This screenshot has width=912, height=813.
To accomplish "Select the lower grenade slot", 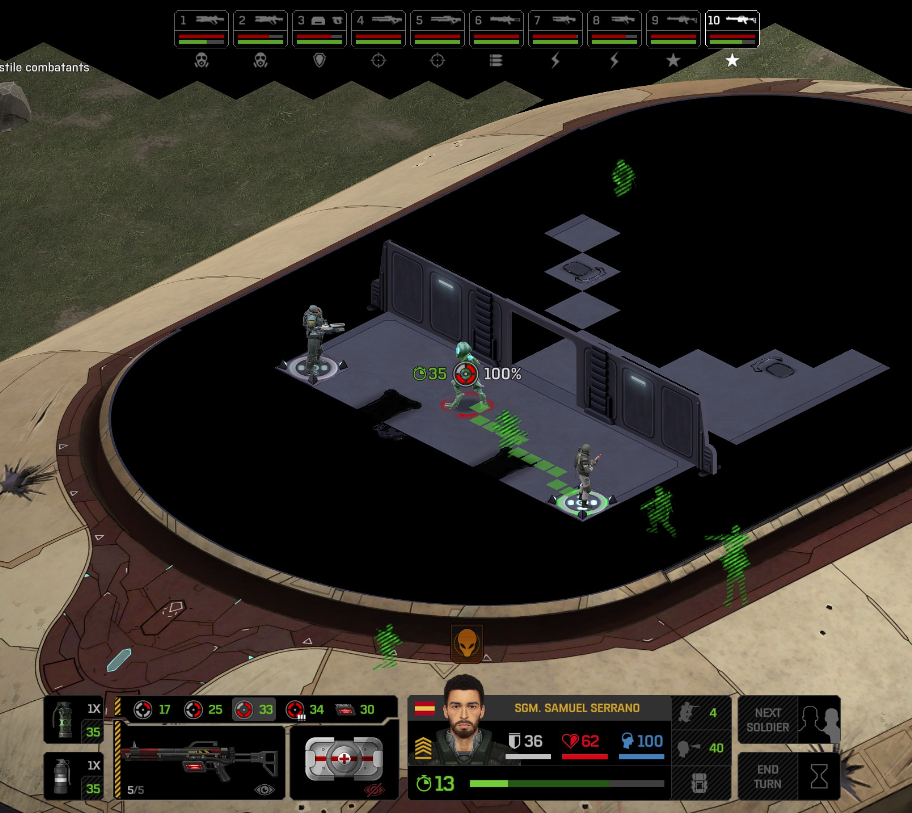I will pyautogui.click(x=73, y=776).
